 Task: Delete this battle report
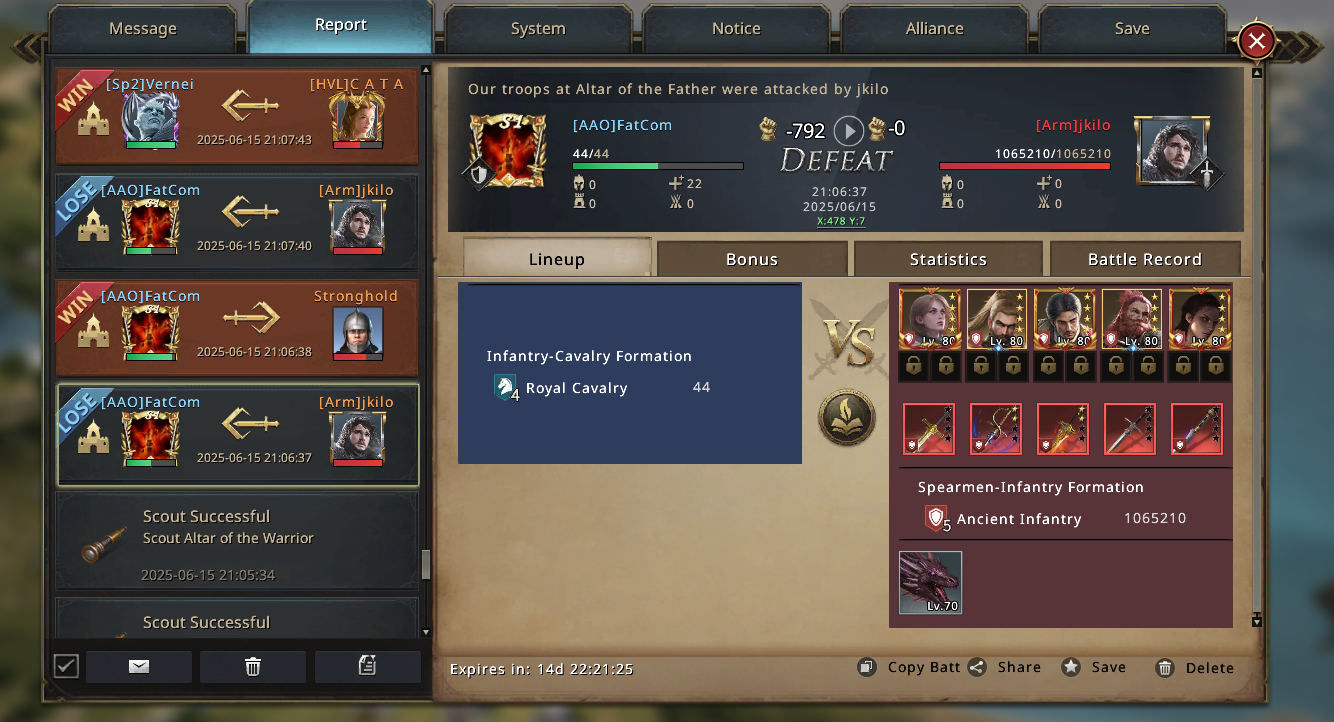pos(1195,668)
